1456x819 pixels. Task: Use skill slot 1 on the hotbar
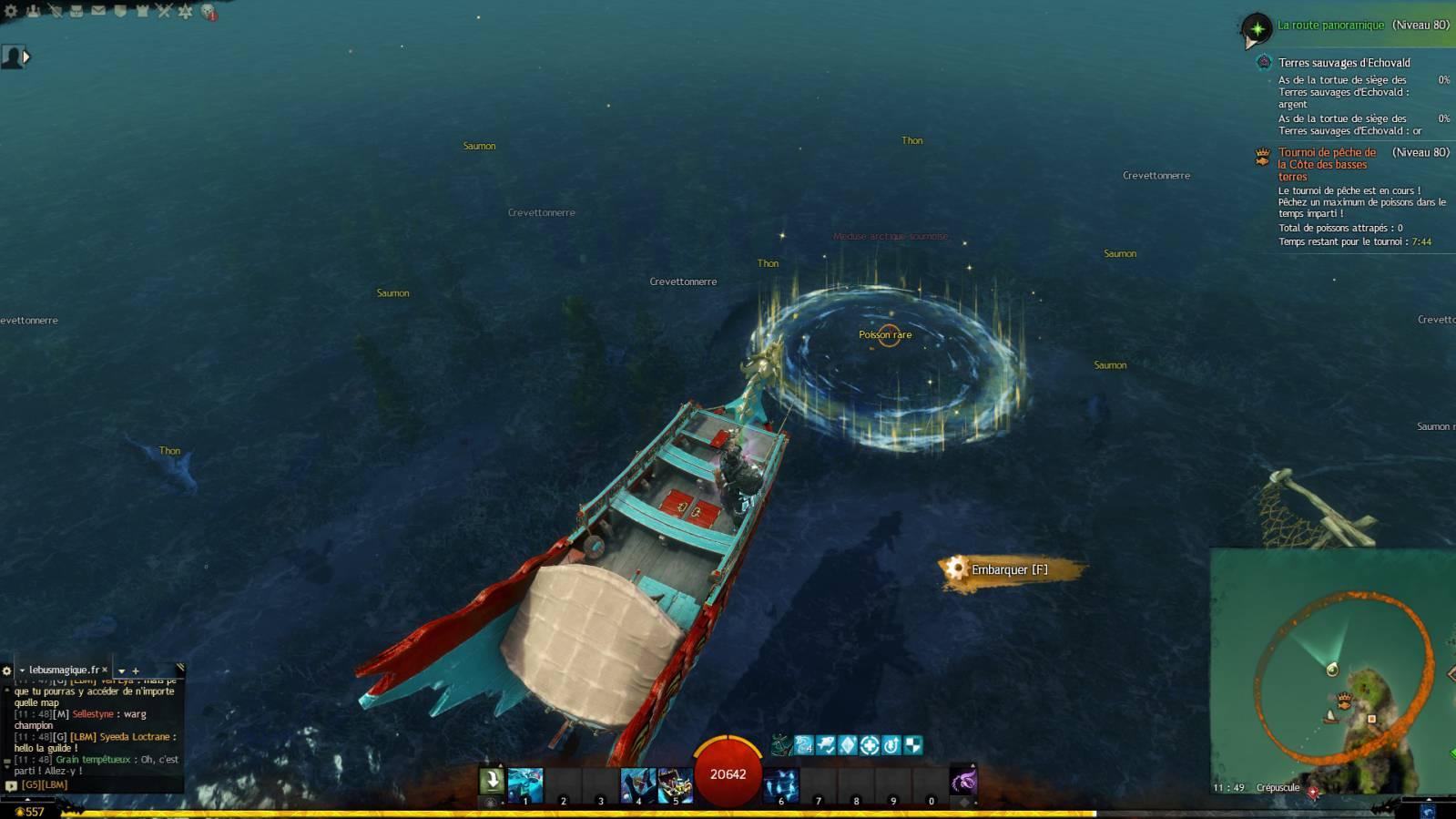click(525, 785)
